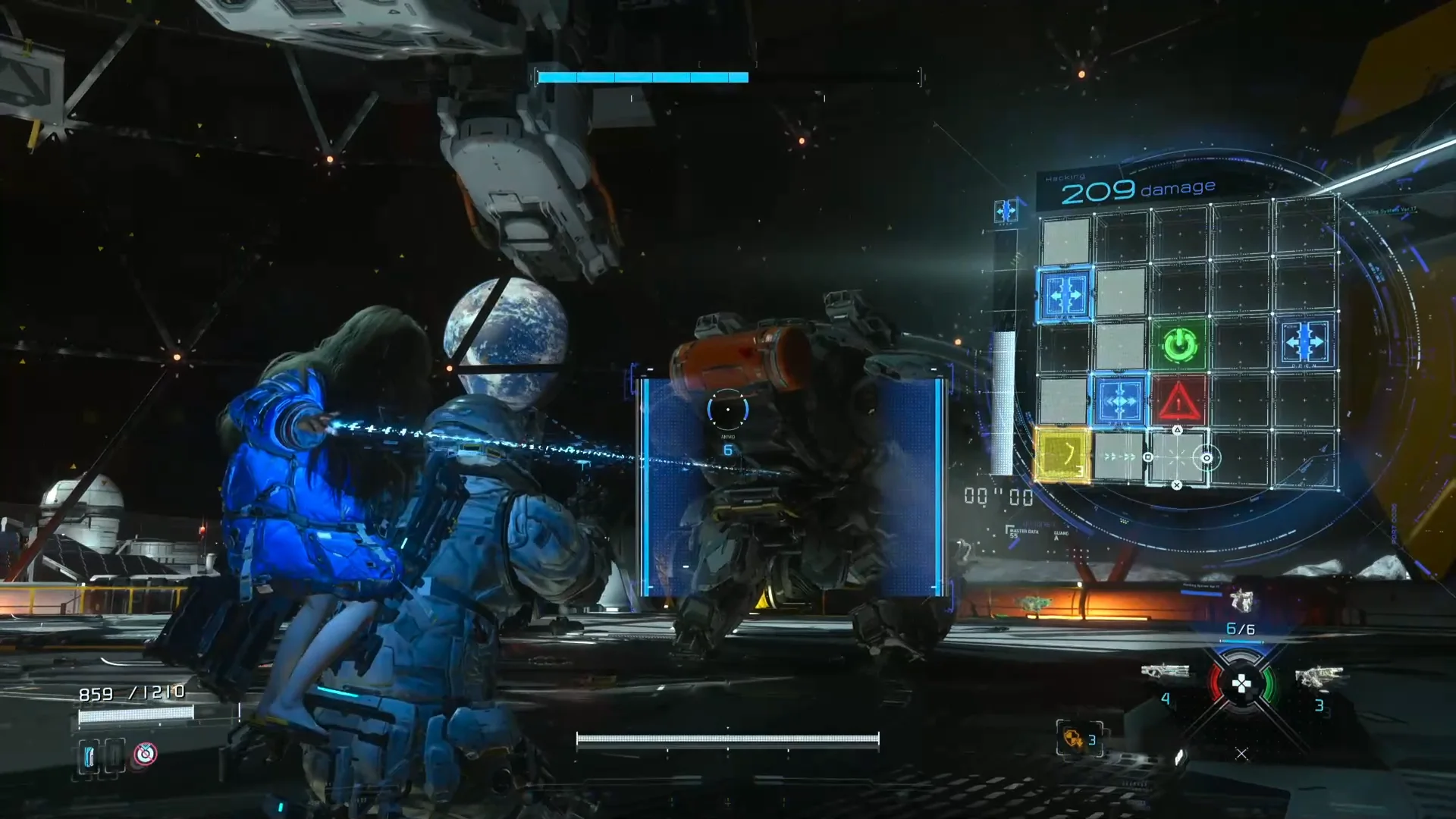1456x819 pixels.
Task: Switch to the weapon with 3 charges
Action: point(1319,676)
